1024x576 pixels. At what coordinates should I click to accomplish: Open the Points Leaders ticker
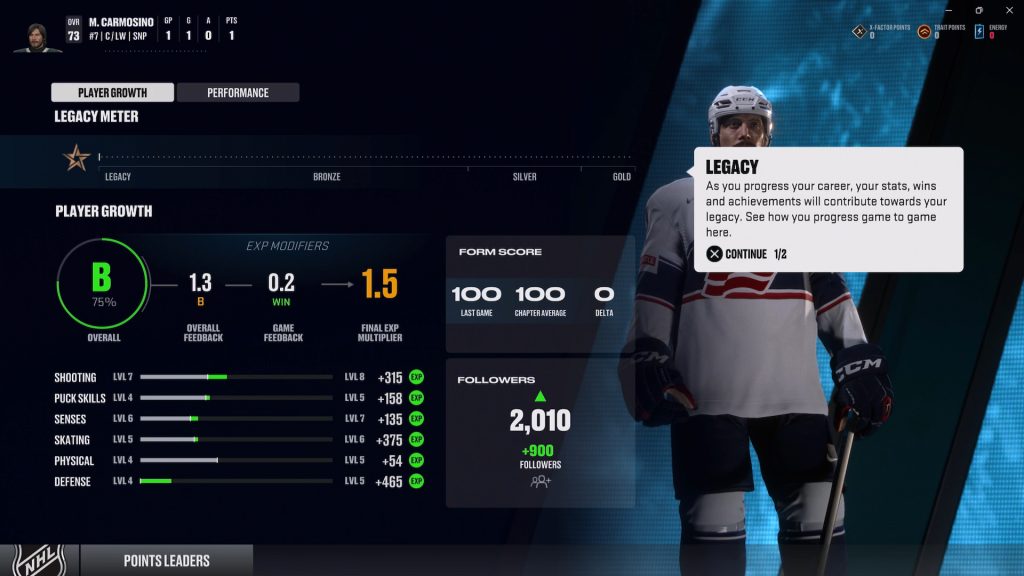166,561
